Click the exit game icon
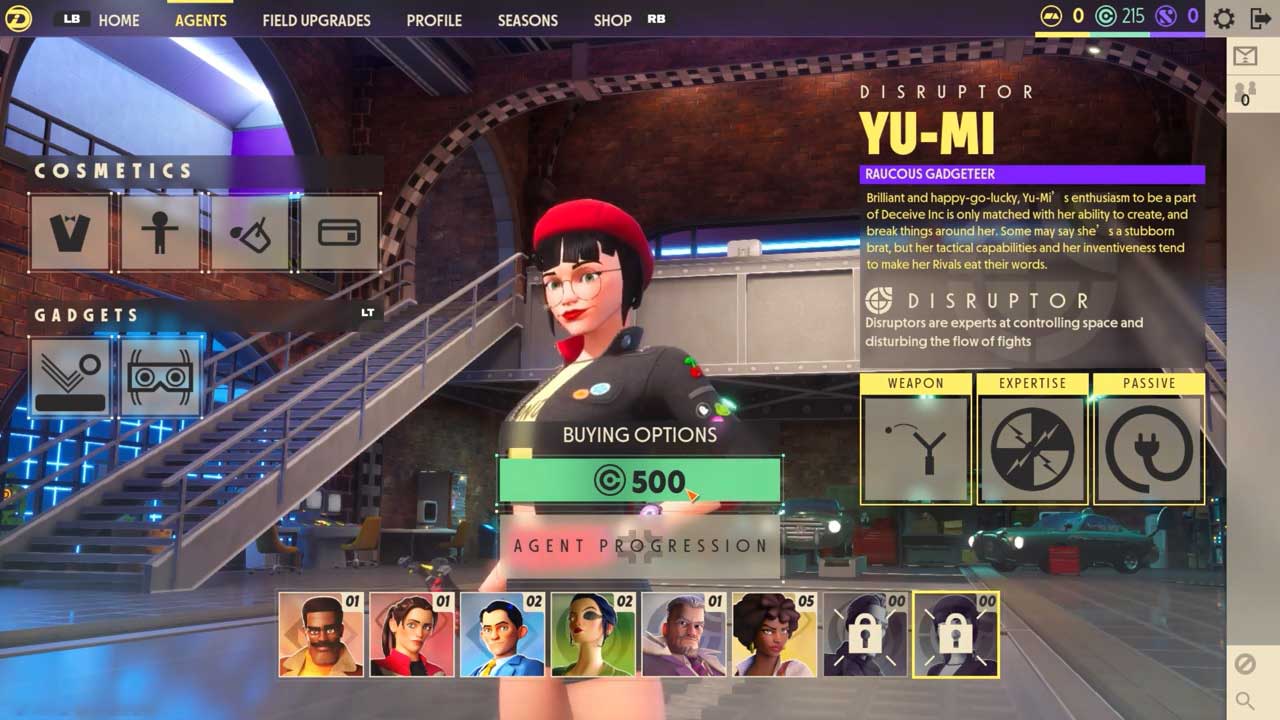 pyautogui.click(x=1260, y=18)
